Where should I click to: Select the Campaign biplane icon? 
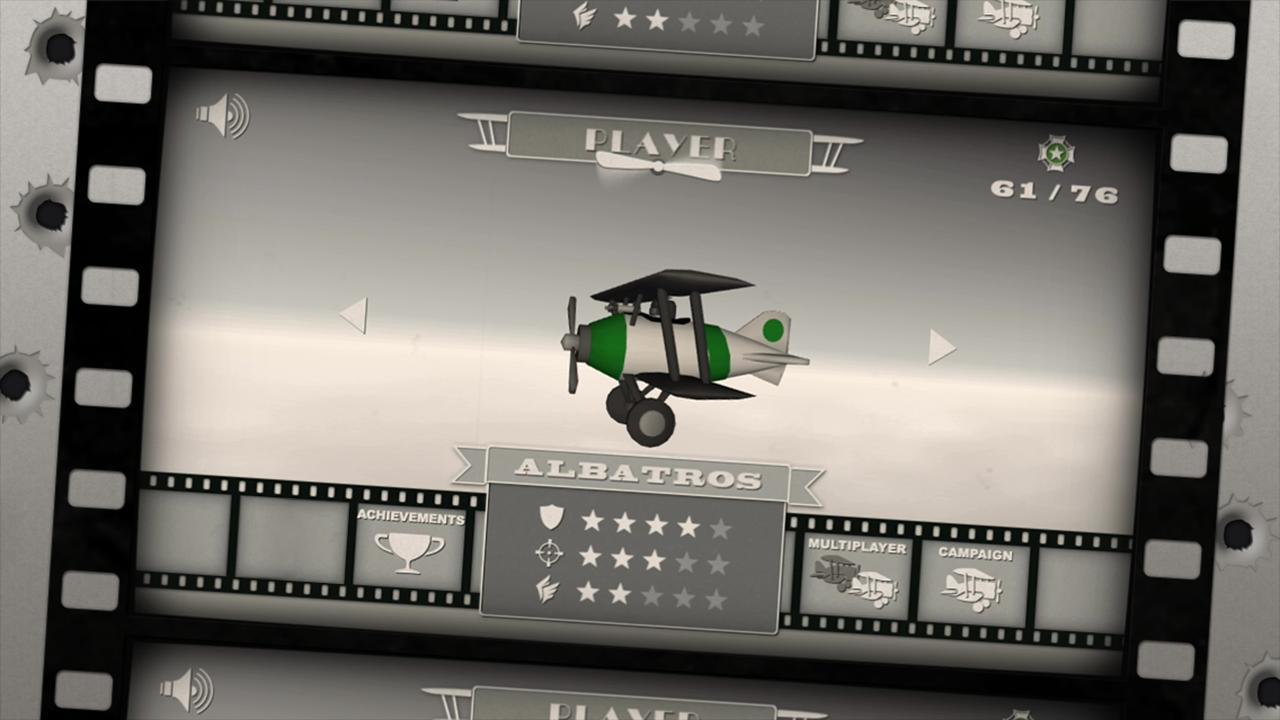point(973,588)
